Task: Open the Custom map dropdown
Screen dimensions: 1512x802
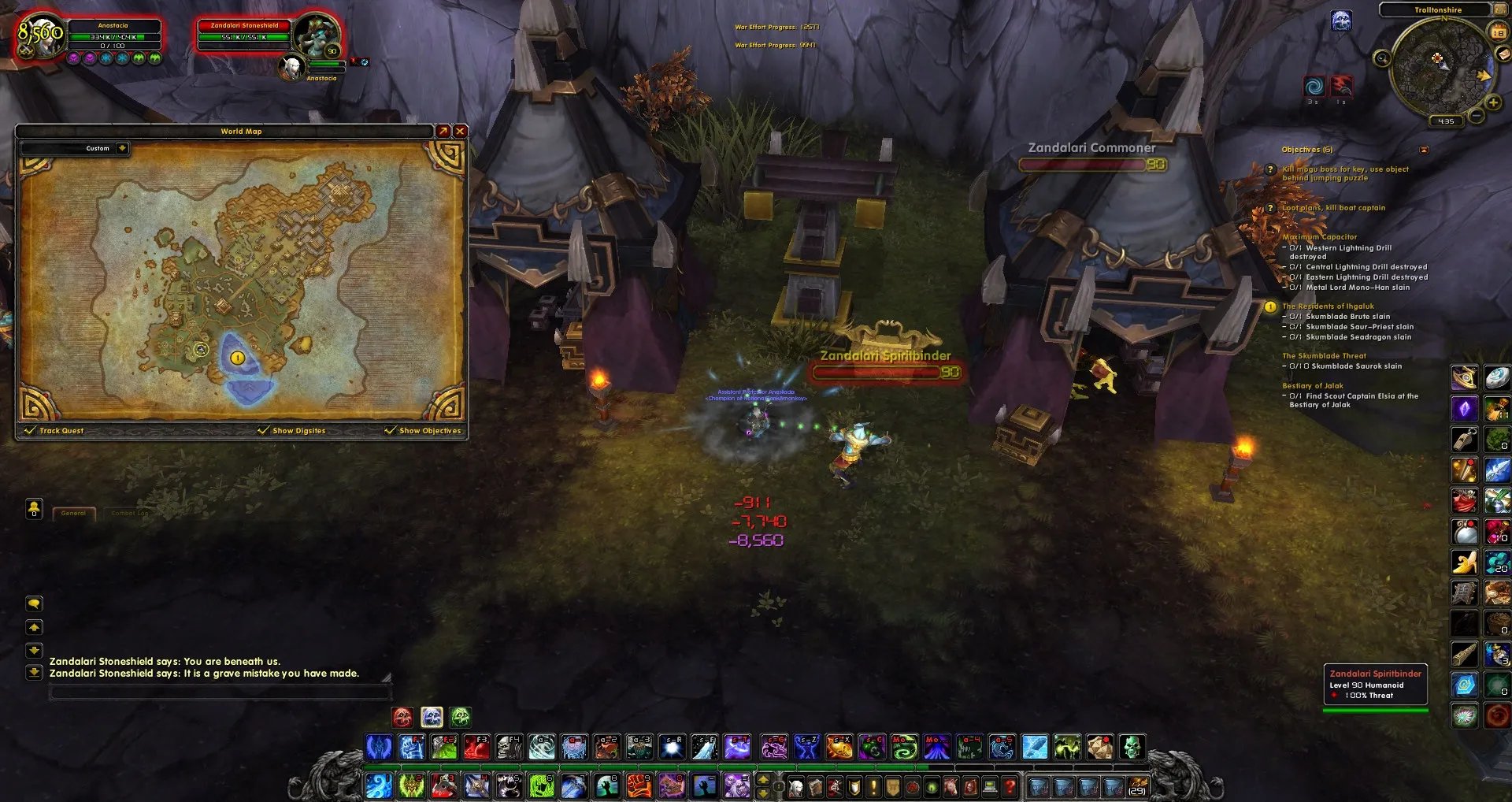Action: [x=122, y=148]
